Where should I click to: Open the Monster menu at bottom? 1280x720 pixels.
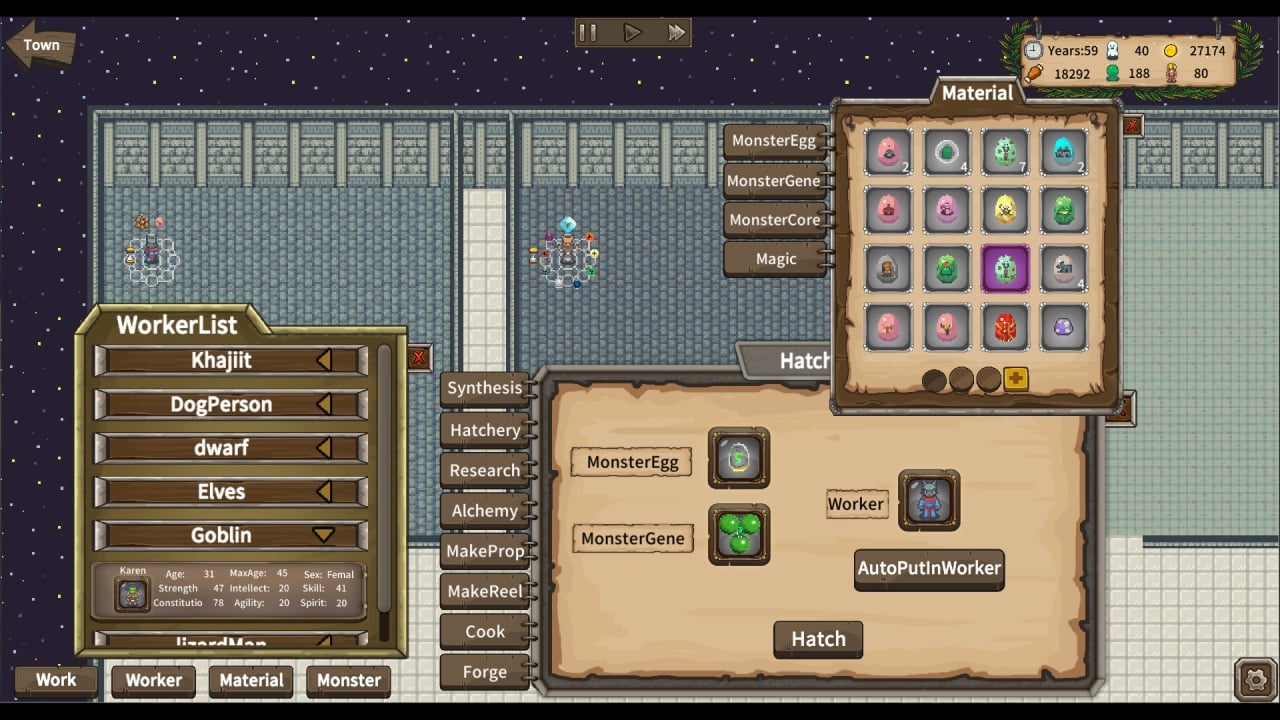(x=348, y=680)
